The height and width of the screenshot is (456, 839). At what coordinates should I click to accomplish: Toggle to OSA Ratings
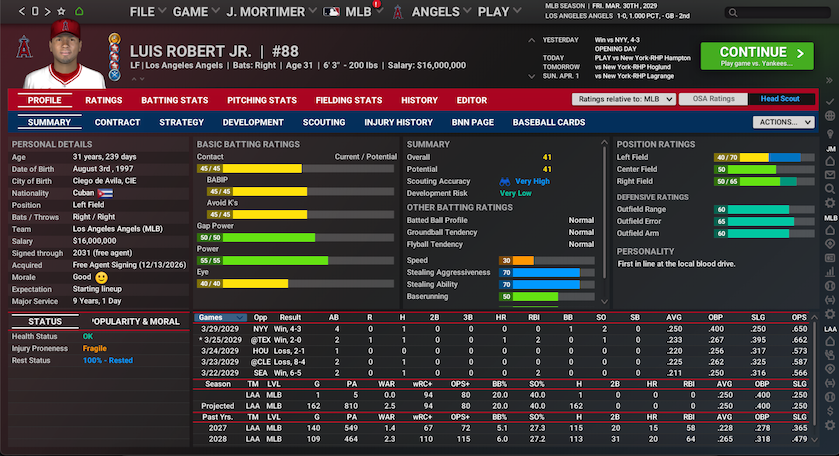click(714, 100)
